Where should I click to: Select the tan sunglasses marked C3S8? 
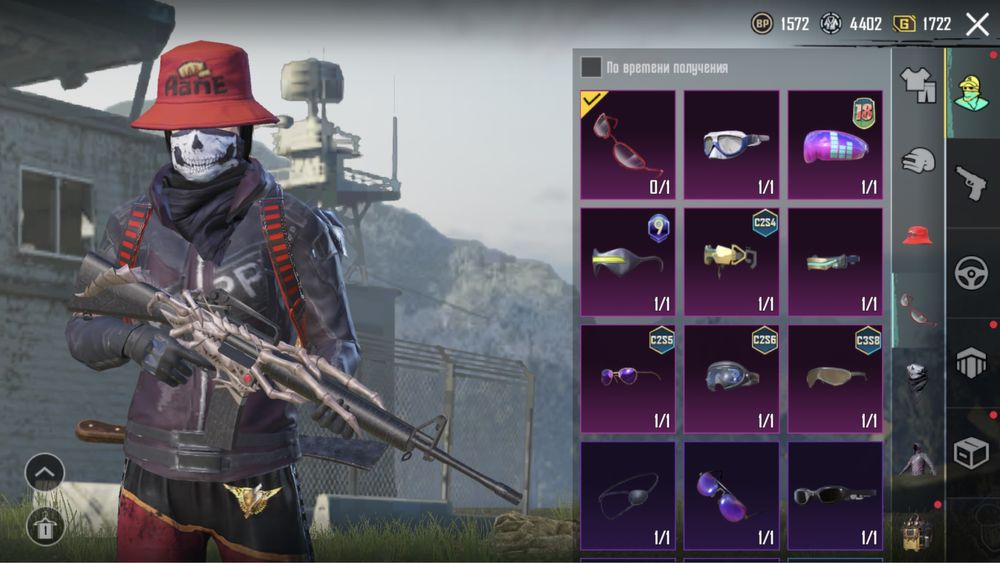pos(835,378)
